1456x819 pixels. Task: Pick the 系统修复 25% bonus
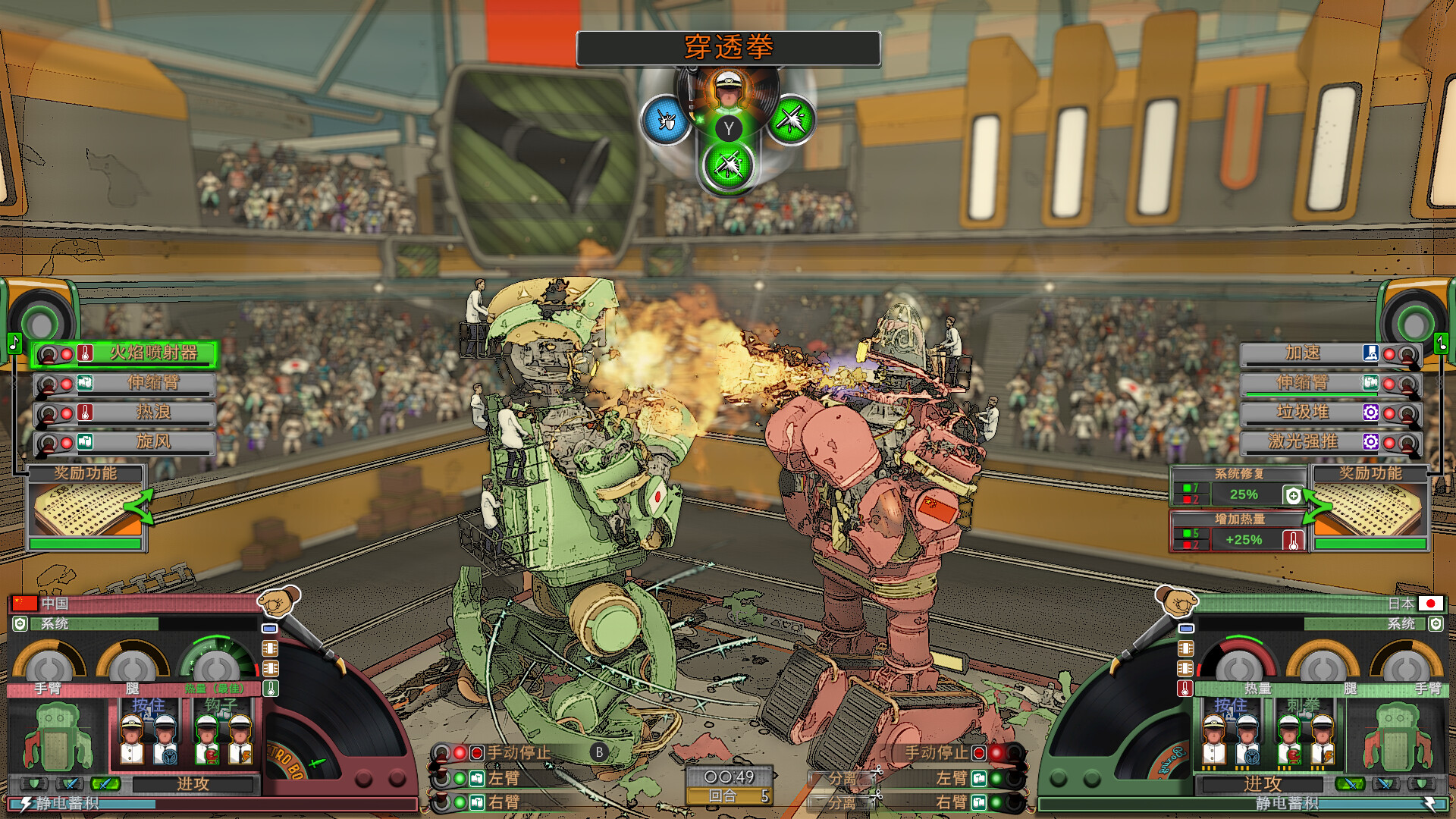coord(1242,494)
